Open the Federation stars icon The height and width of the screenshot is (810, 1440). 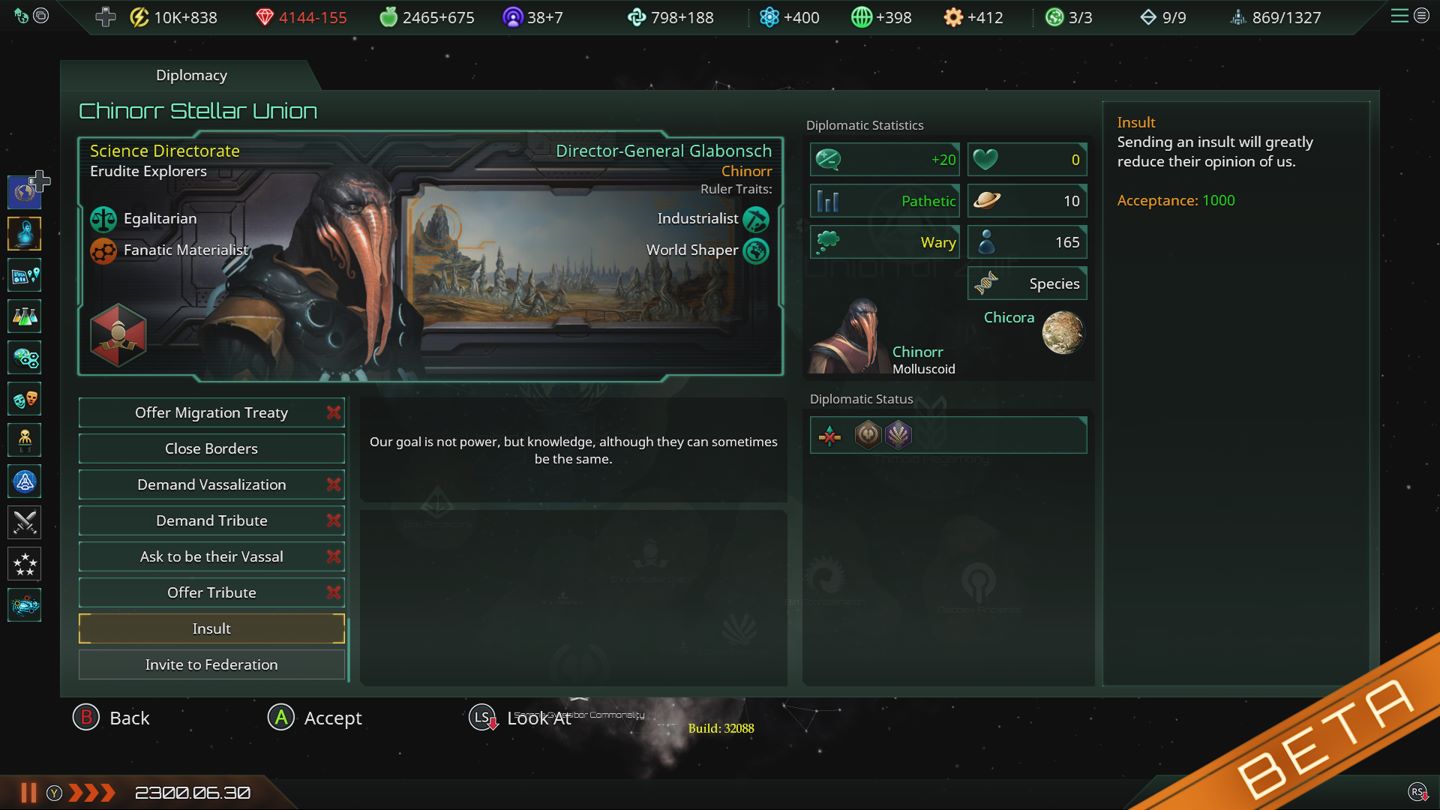[24, 564]
